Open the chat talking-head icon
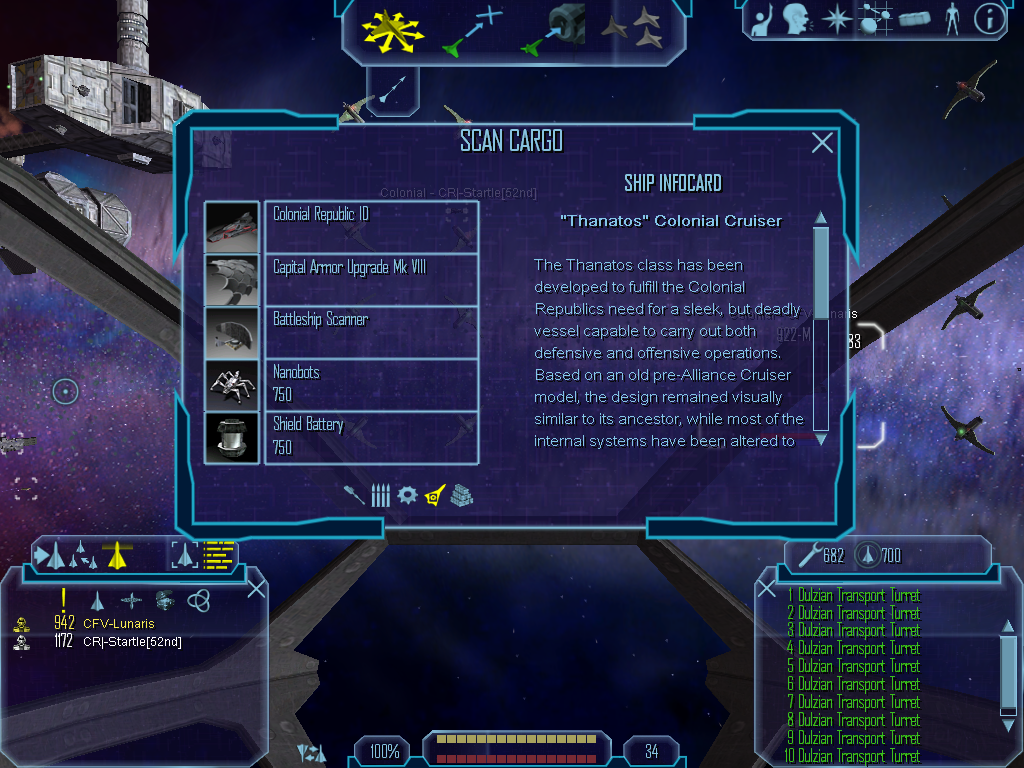This screenshot has width=1024, height=768. click(796, 18)
